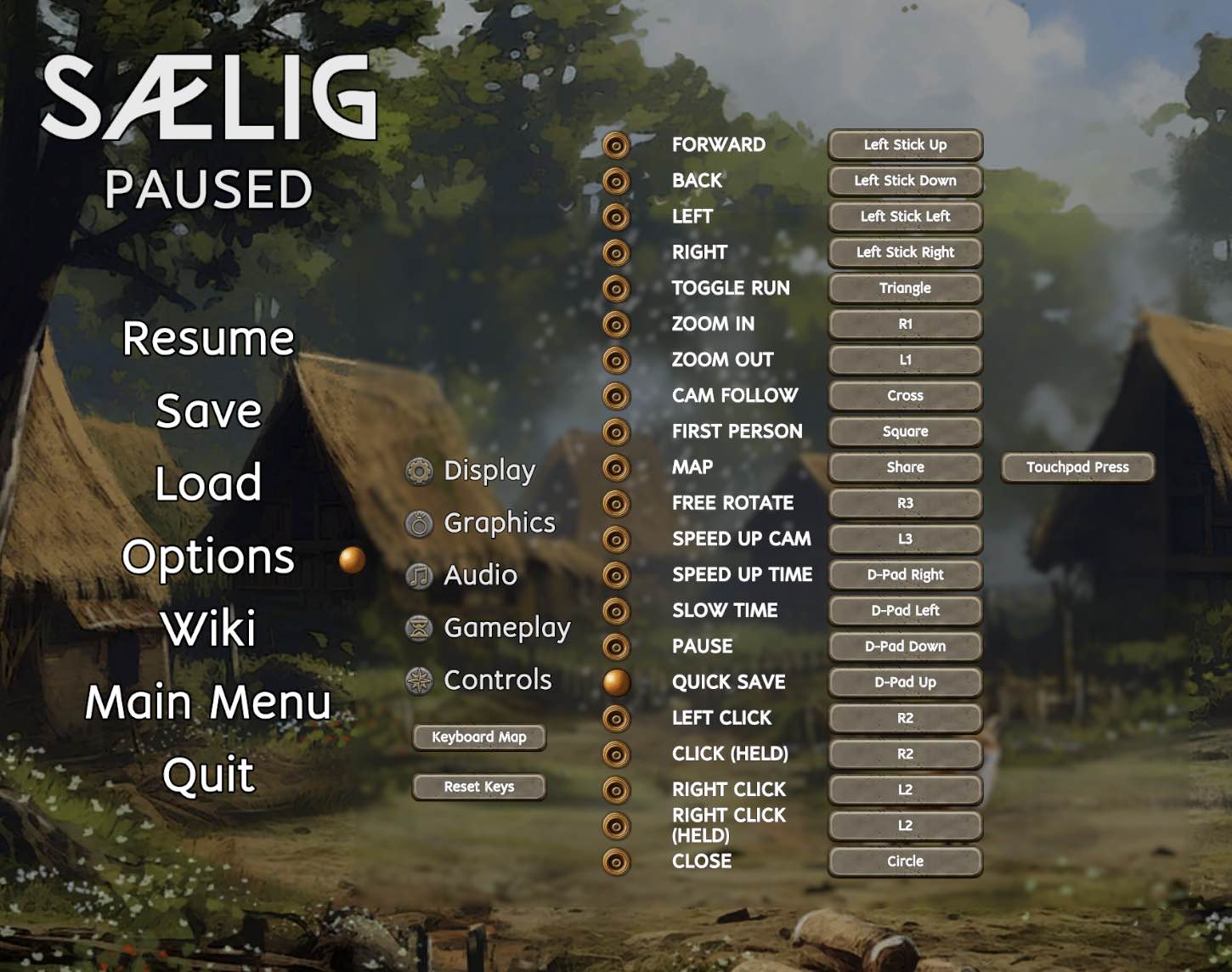Switch to Graphics options
Screen dimensions: 1232x972
tap(499, 523)
